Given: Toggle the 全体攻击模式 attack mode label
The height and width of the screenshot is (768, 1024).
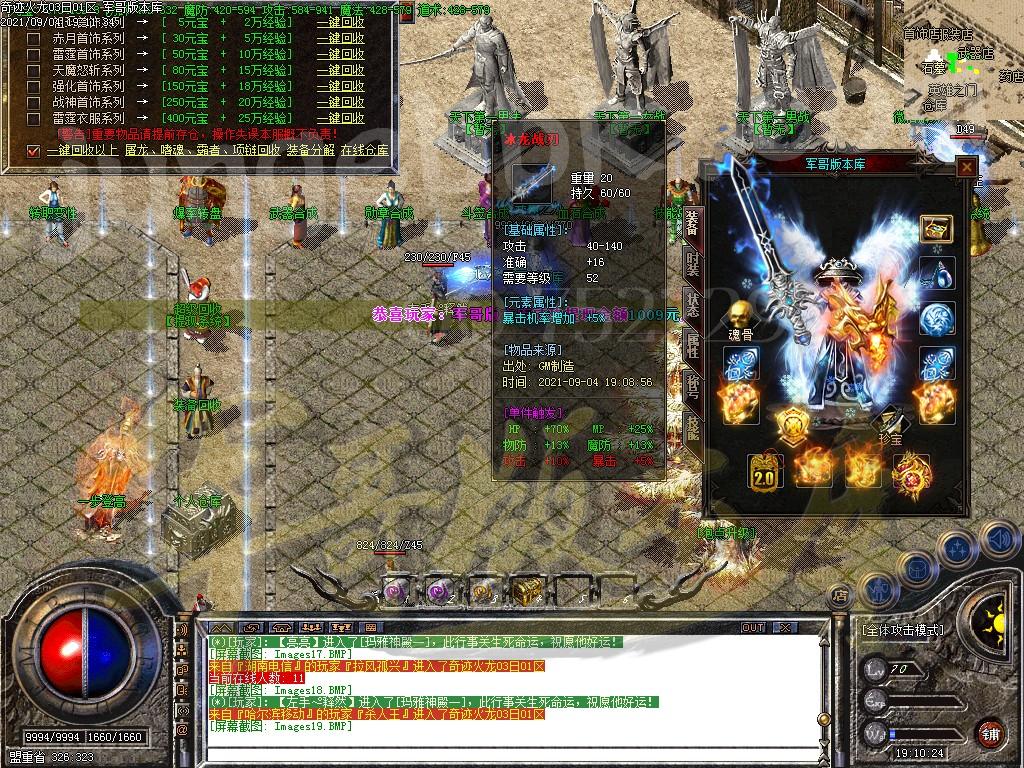Looking at the screenshot, I should click(x=902, y=630).
